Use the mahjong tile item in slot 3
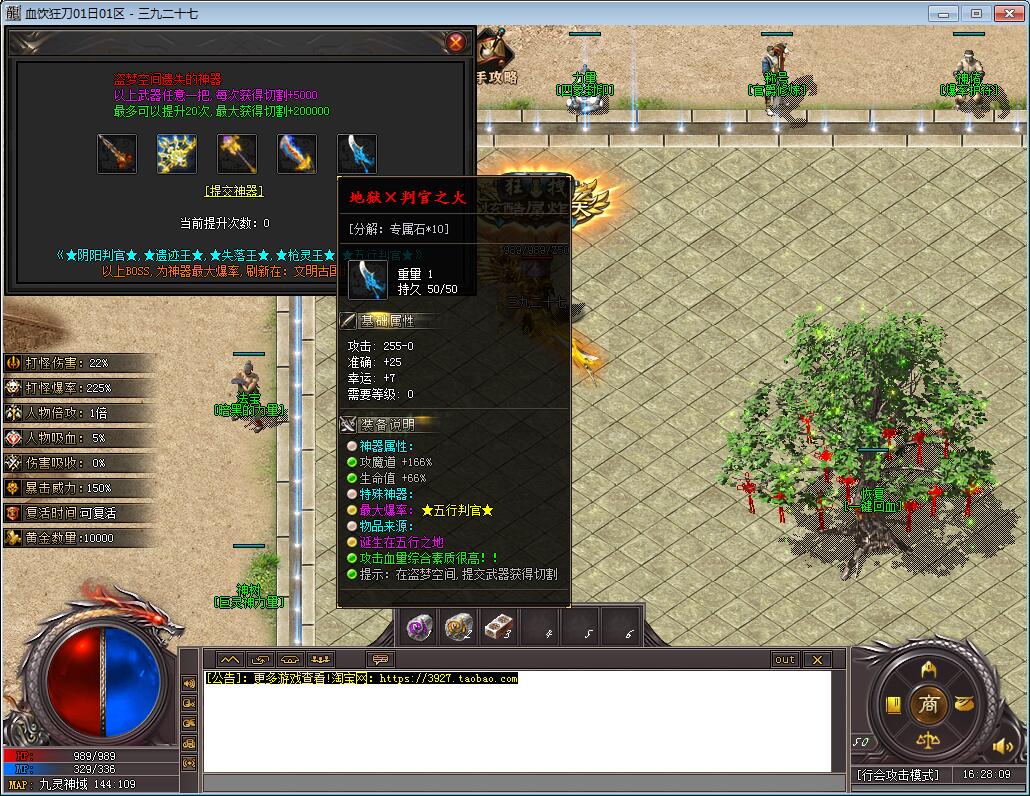 click(x=498, y=627)
